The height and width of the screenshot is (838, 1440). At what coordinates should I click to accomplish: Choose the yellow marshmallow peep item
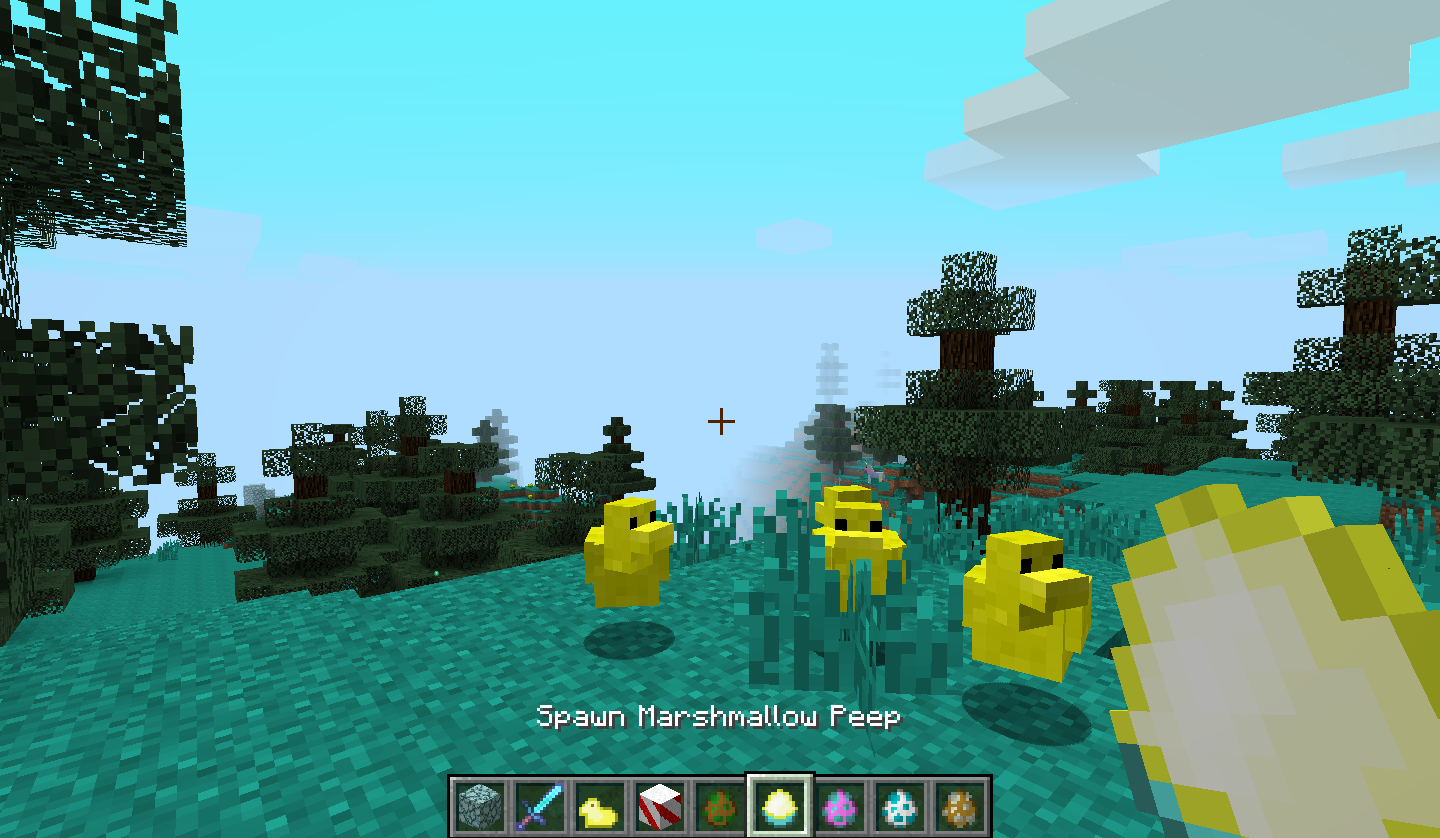pos(598,805)
